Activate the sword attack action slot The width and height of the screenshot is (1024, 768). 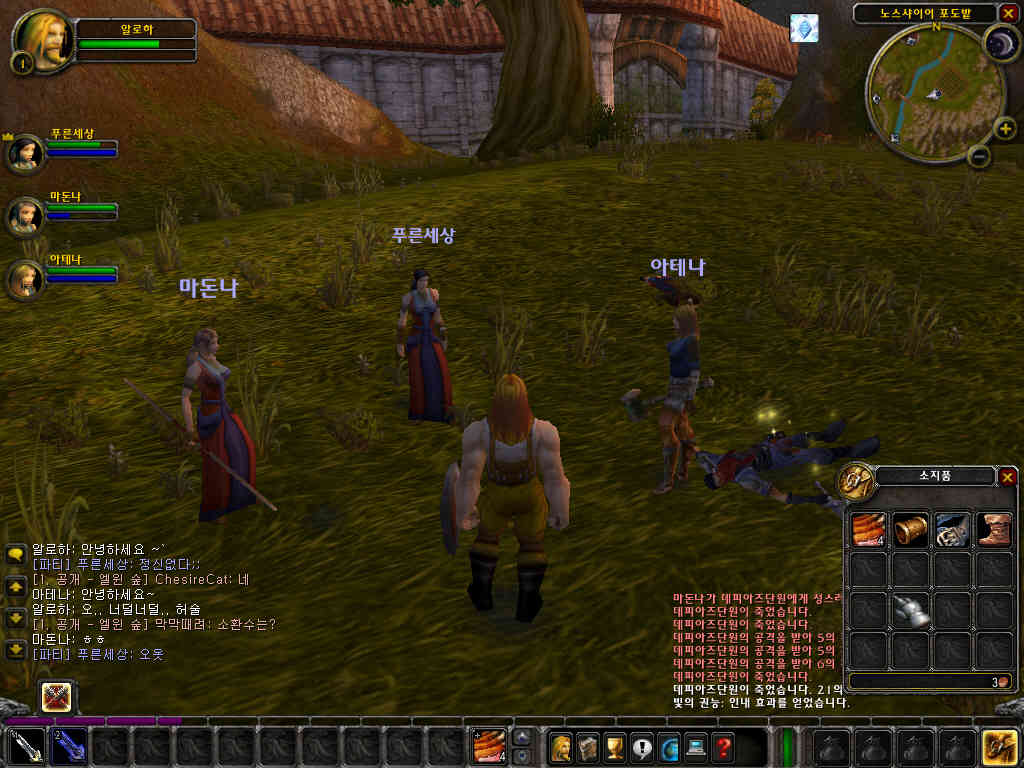point(26,747)
